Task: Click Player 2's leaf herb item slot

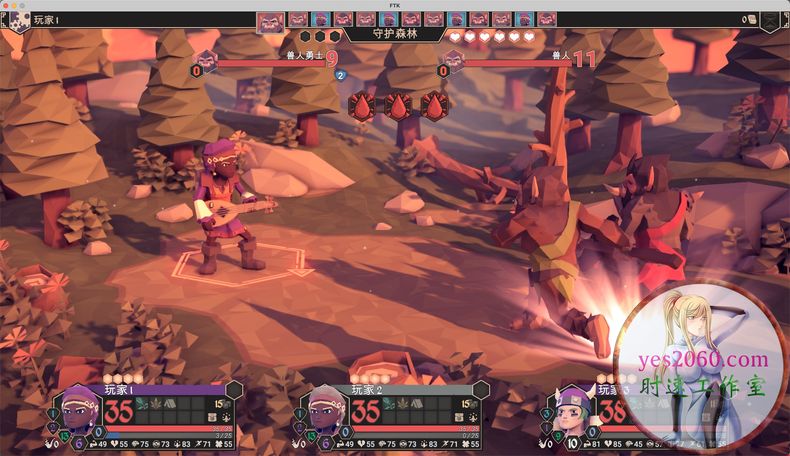Action: coord(405,405)
